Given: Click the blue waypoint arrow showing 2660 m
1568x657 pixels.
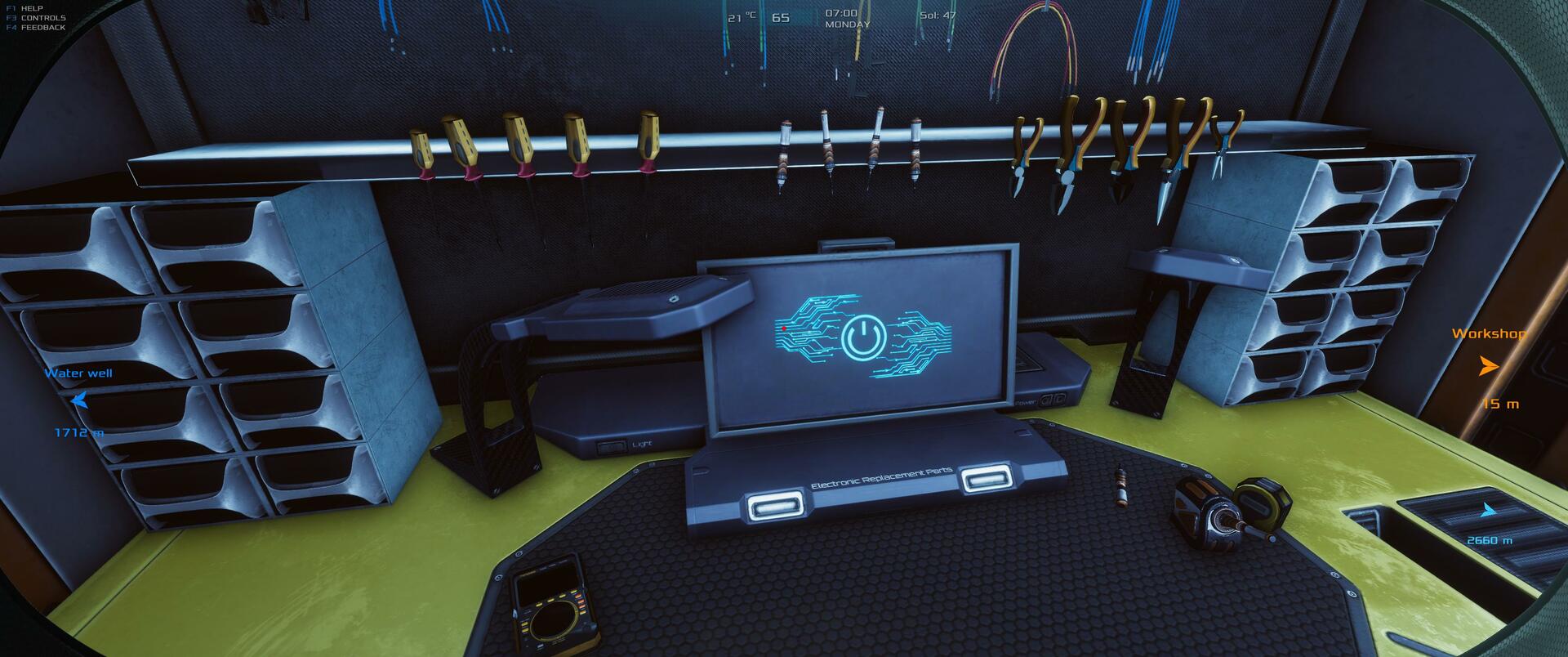Looking at the screenshot, I should pos(1489,511).
